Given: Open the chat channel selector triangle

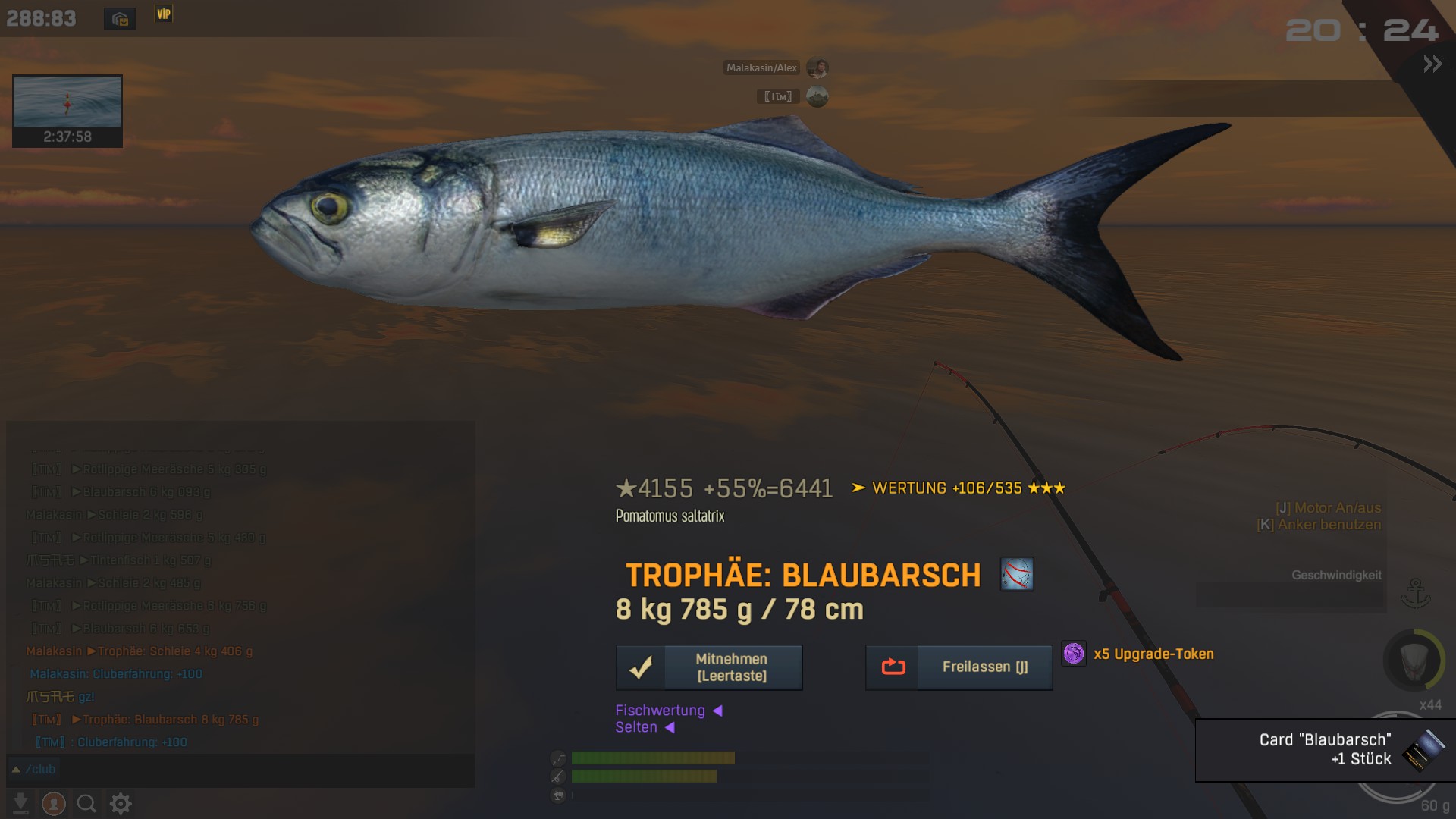Looking at the screenshot, I should pos(15,770).
